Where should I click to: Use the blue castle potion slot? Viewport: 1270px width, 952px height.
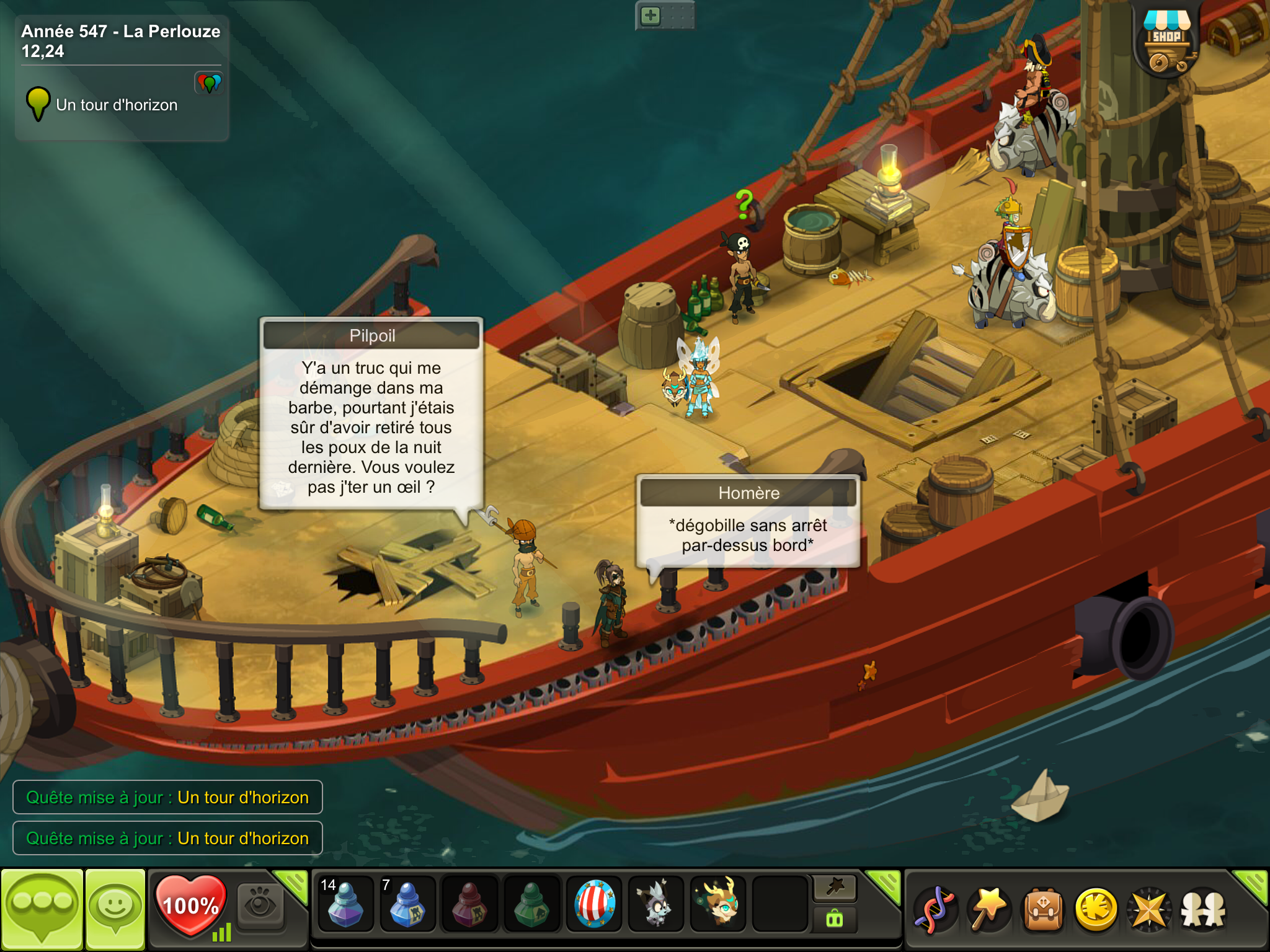[x=407, y=904]
